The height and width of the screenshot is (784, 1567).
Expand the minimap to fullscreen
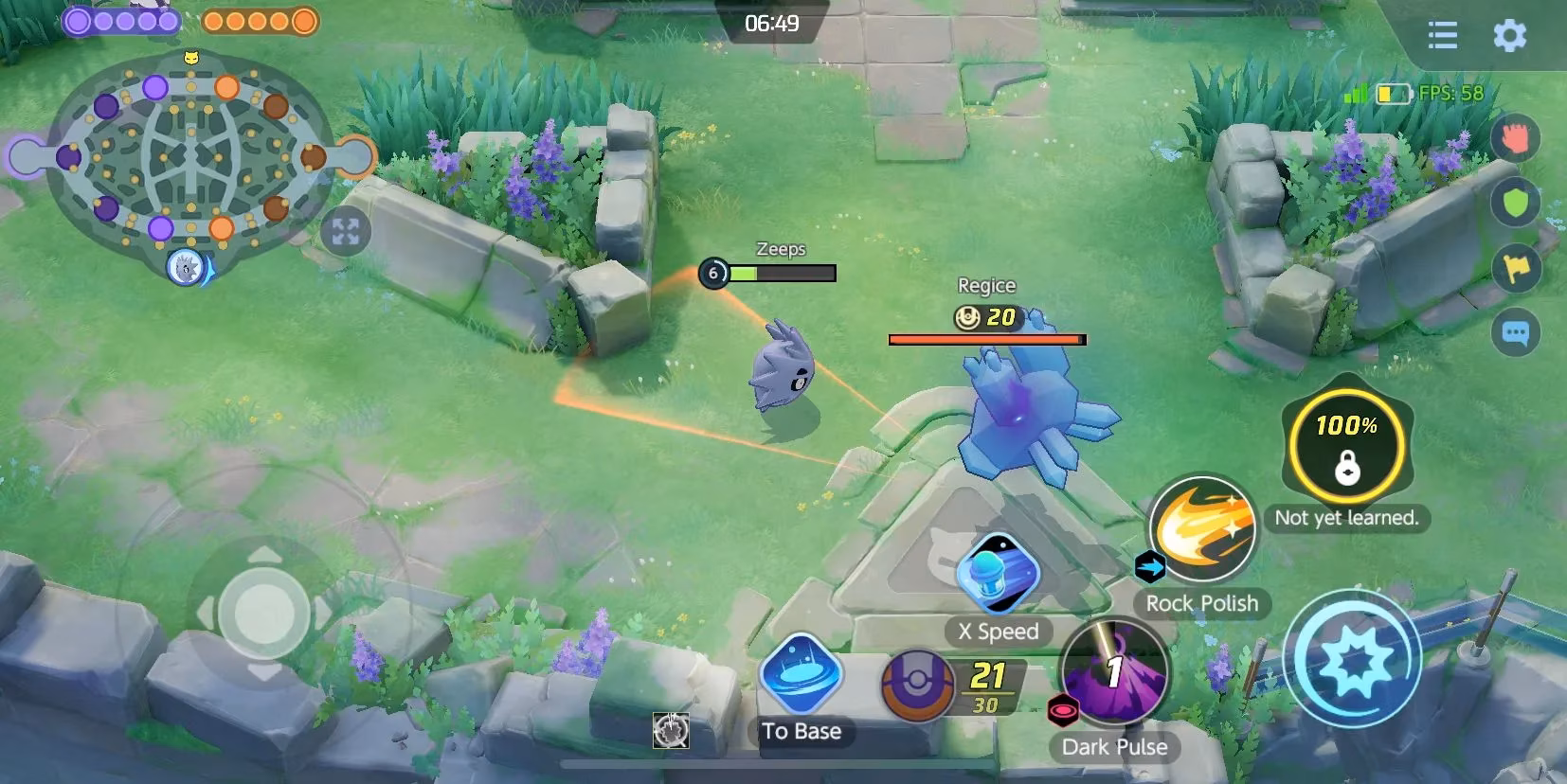pyautogui.click(x=347, y=229)
